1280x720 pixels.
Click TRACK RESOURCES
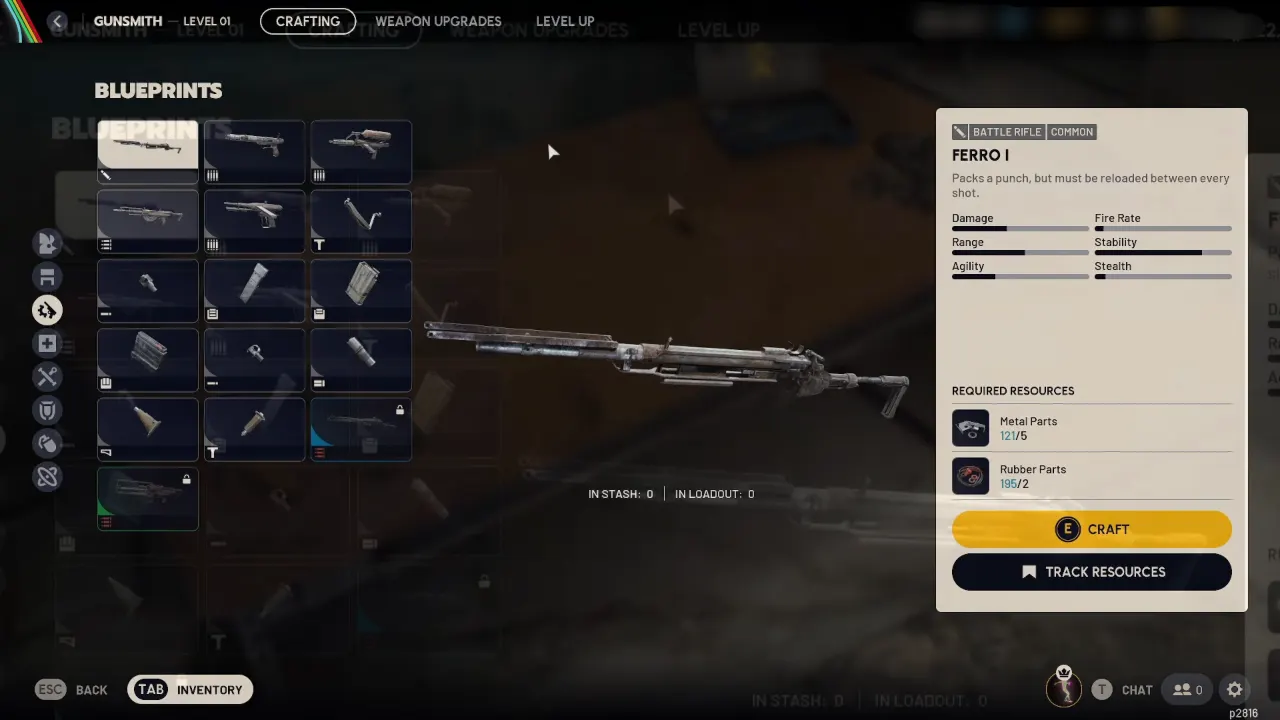1091,571
